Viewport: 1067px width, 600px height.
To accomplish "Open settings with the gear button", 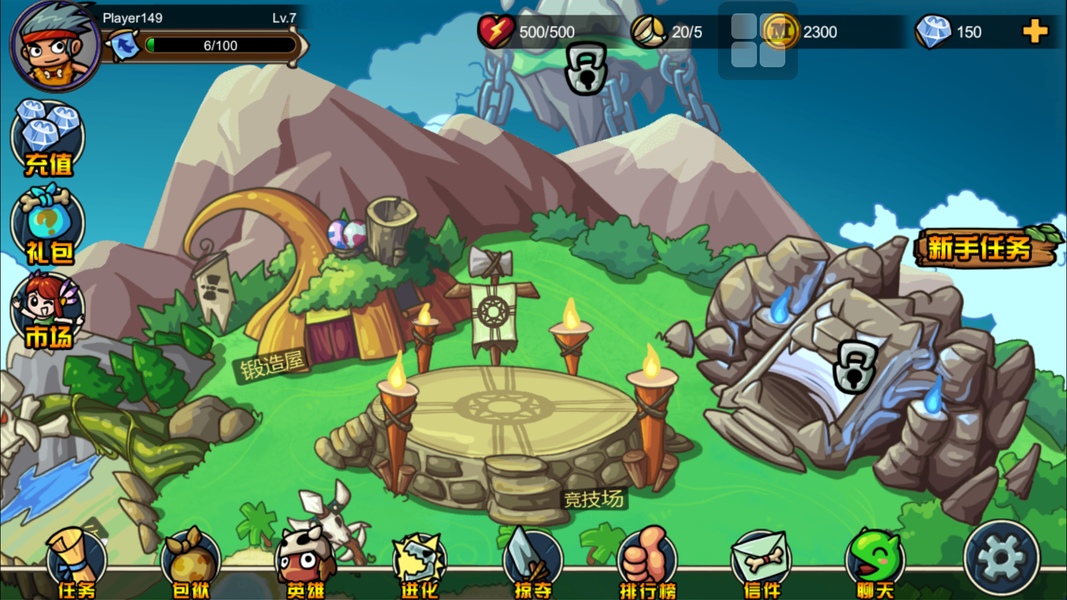I will coord(1001,558).
